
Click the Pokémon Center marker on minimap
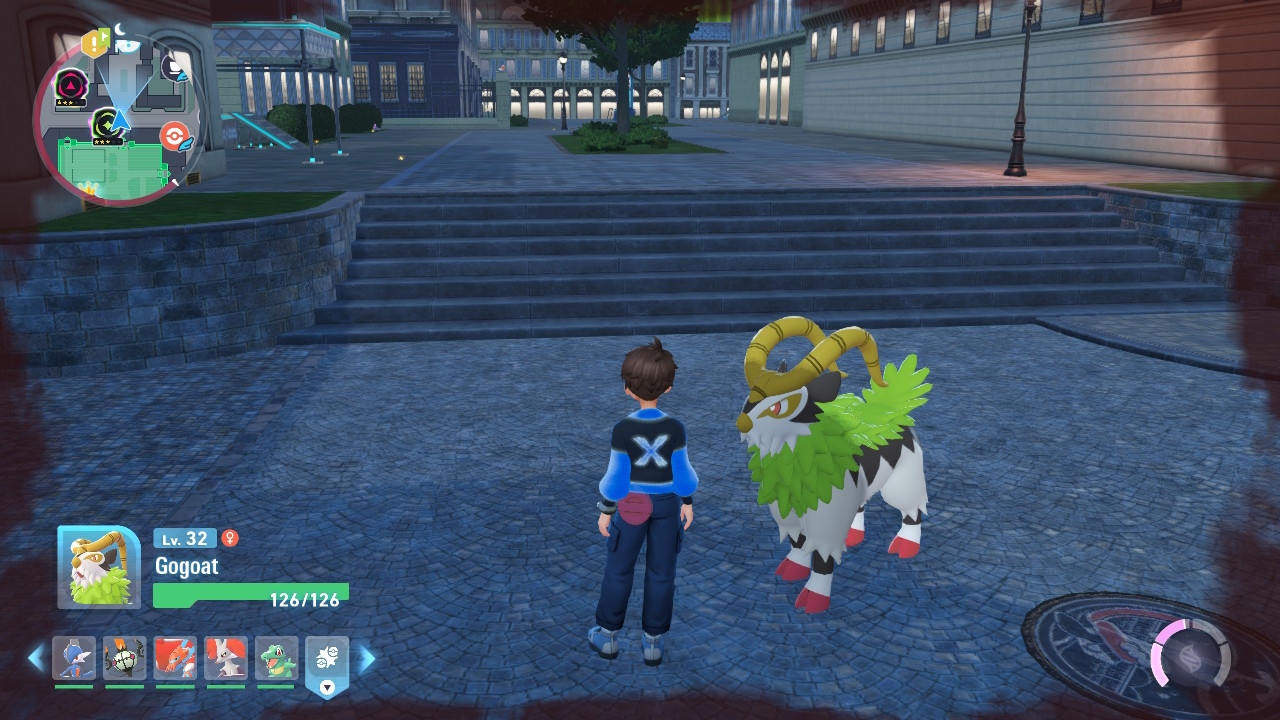pos(174,136)
